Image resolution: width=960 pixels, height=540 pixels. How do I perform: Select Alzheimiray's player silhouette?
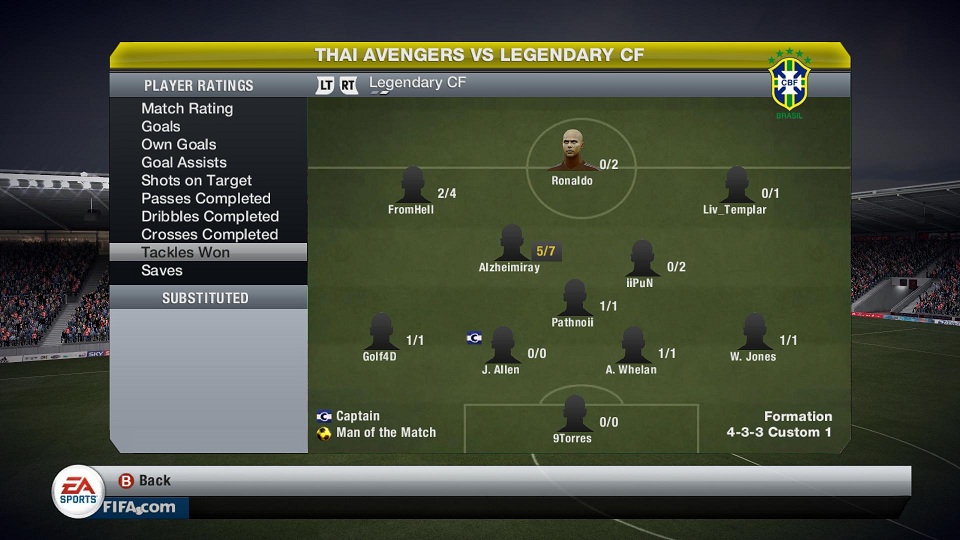click(511, 244)
